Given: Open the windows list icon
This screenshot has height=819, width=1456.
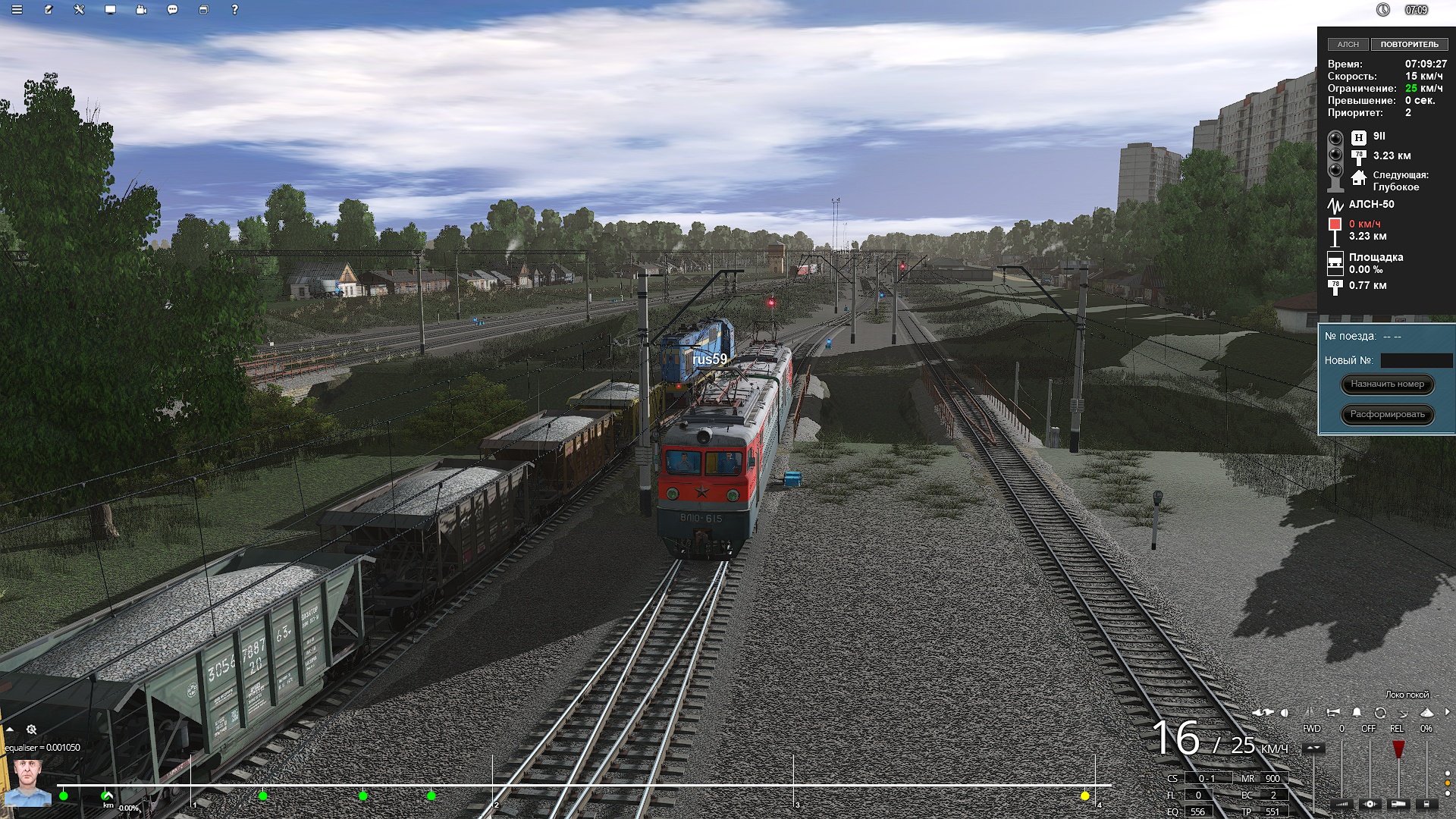Looking at the screenshot, I should click(x=203, y=10).
